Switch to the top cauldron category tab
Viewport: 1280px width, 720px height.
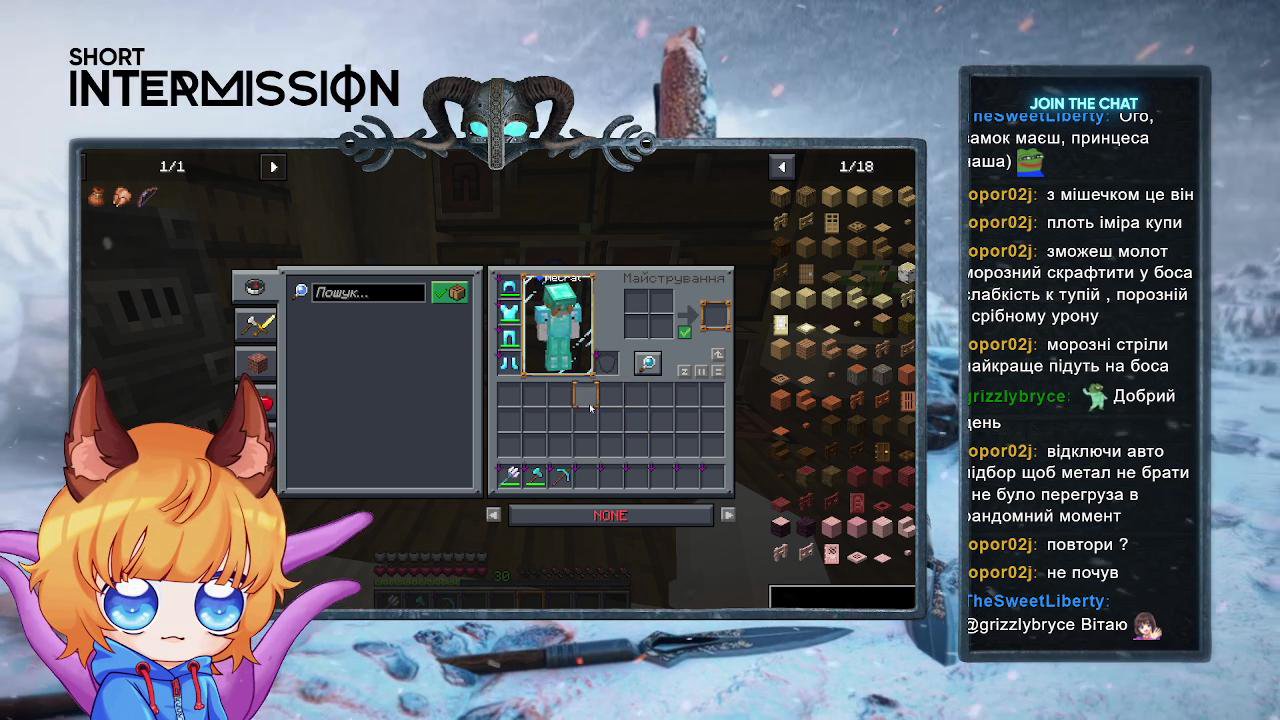(256, 286)
